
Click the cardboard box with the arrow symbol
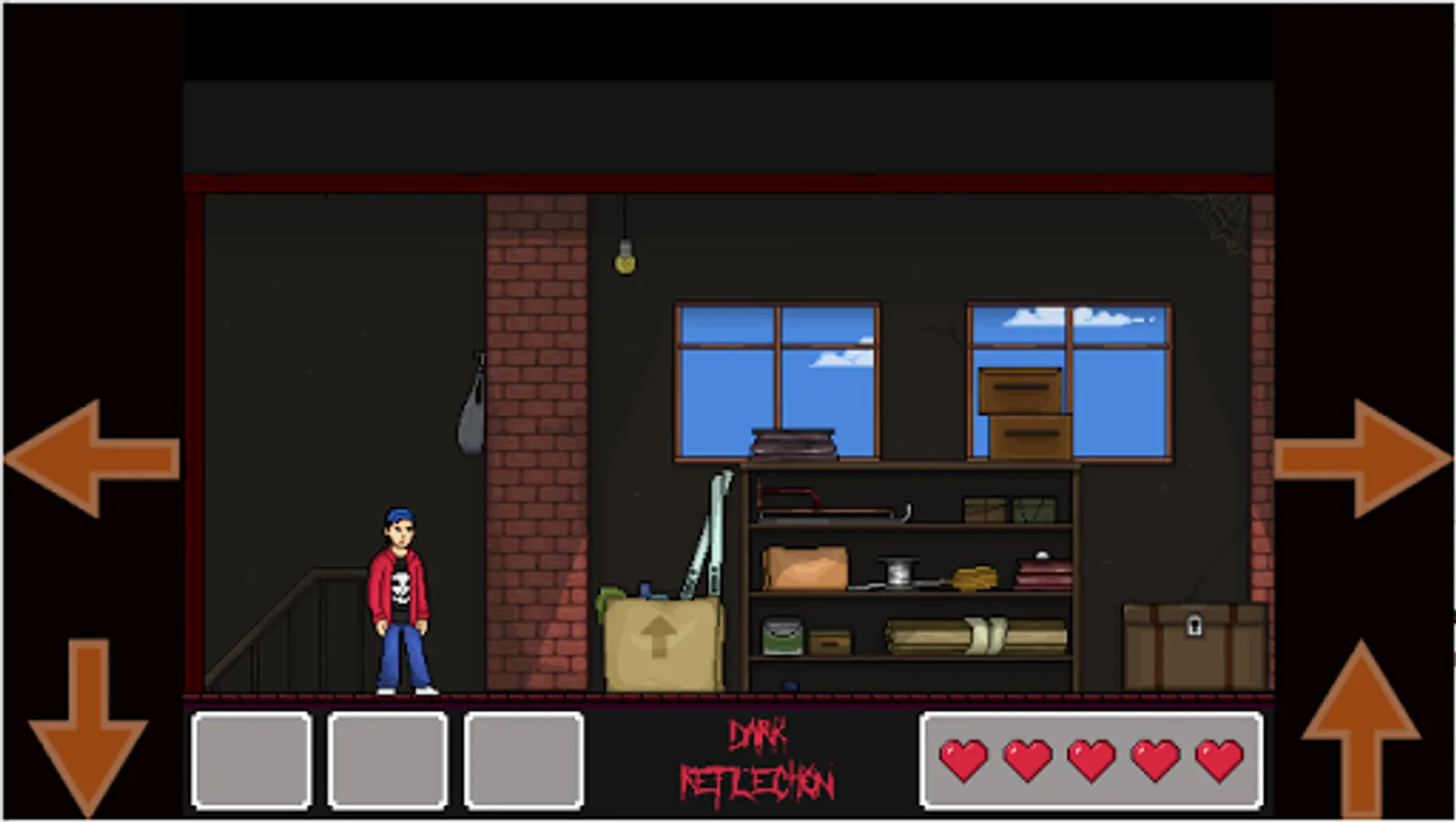coord(659,639)
